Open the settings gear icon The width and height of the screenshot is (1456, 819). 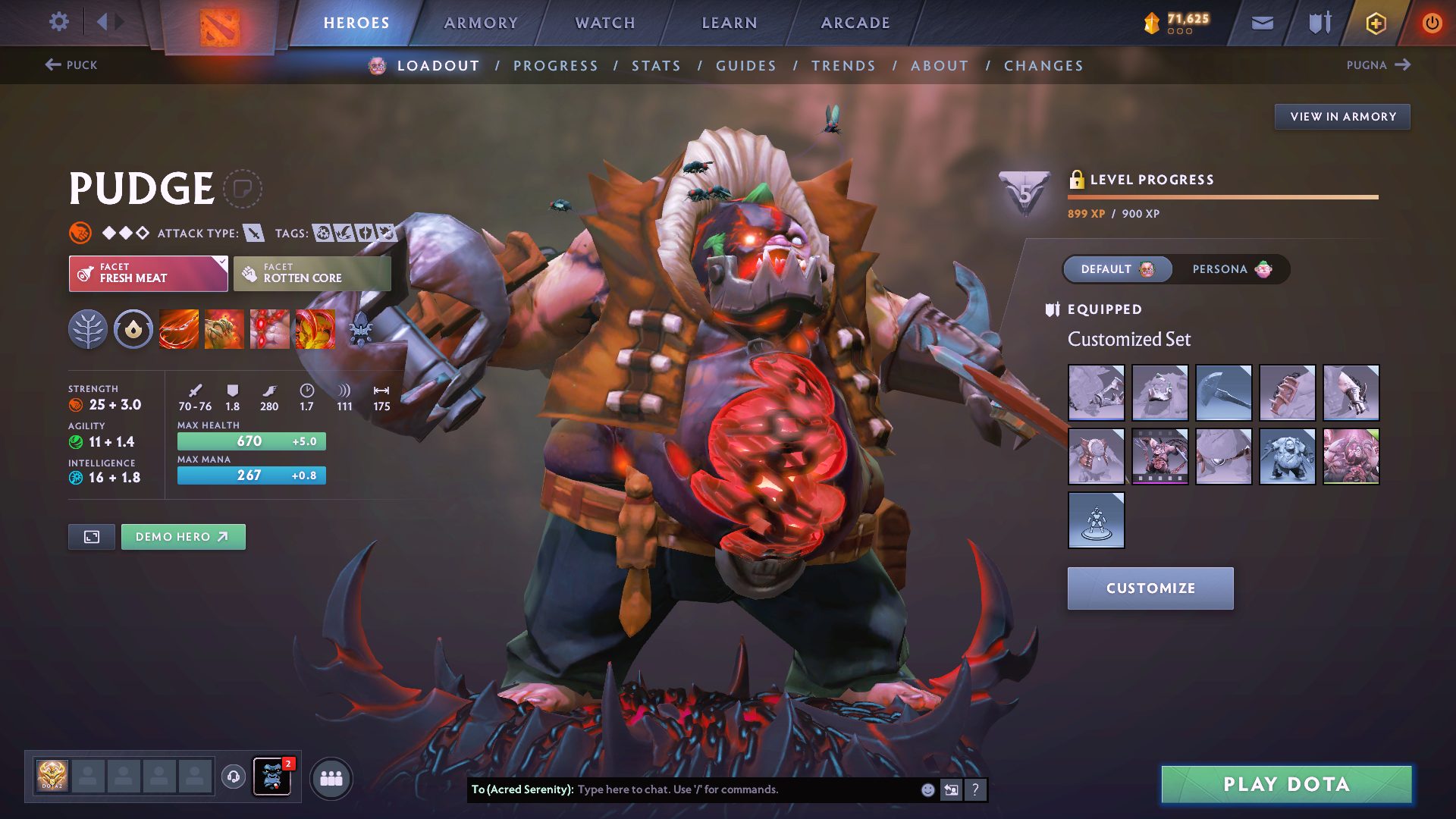coord(58,22)
